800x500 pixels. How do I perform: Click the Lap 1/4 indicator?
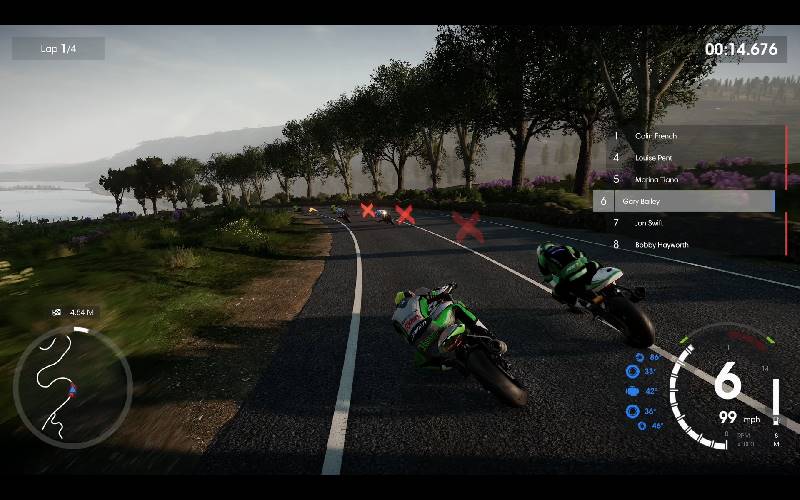(x=58, y=48)
